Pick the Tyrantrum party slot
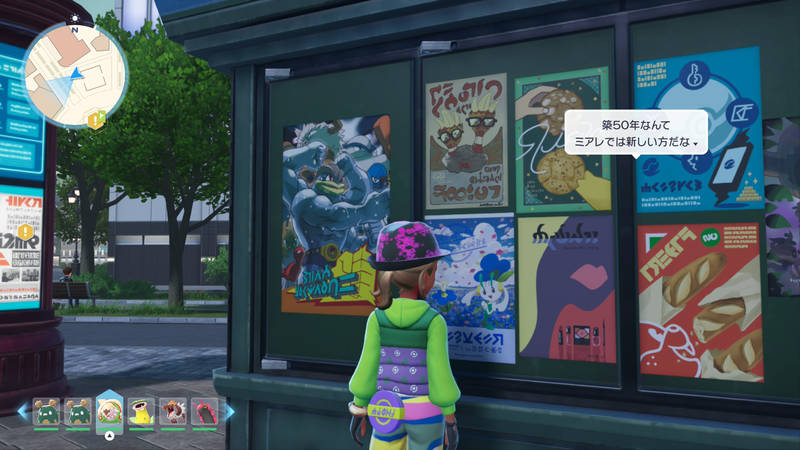 click(174, 411)
